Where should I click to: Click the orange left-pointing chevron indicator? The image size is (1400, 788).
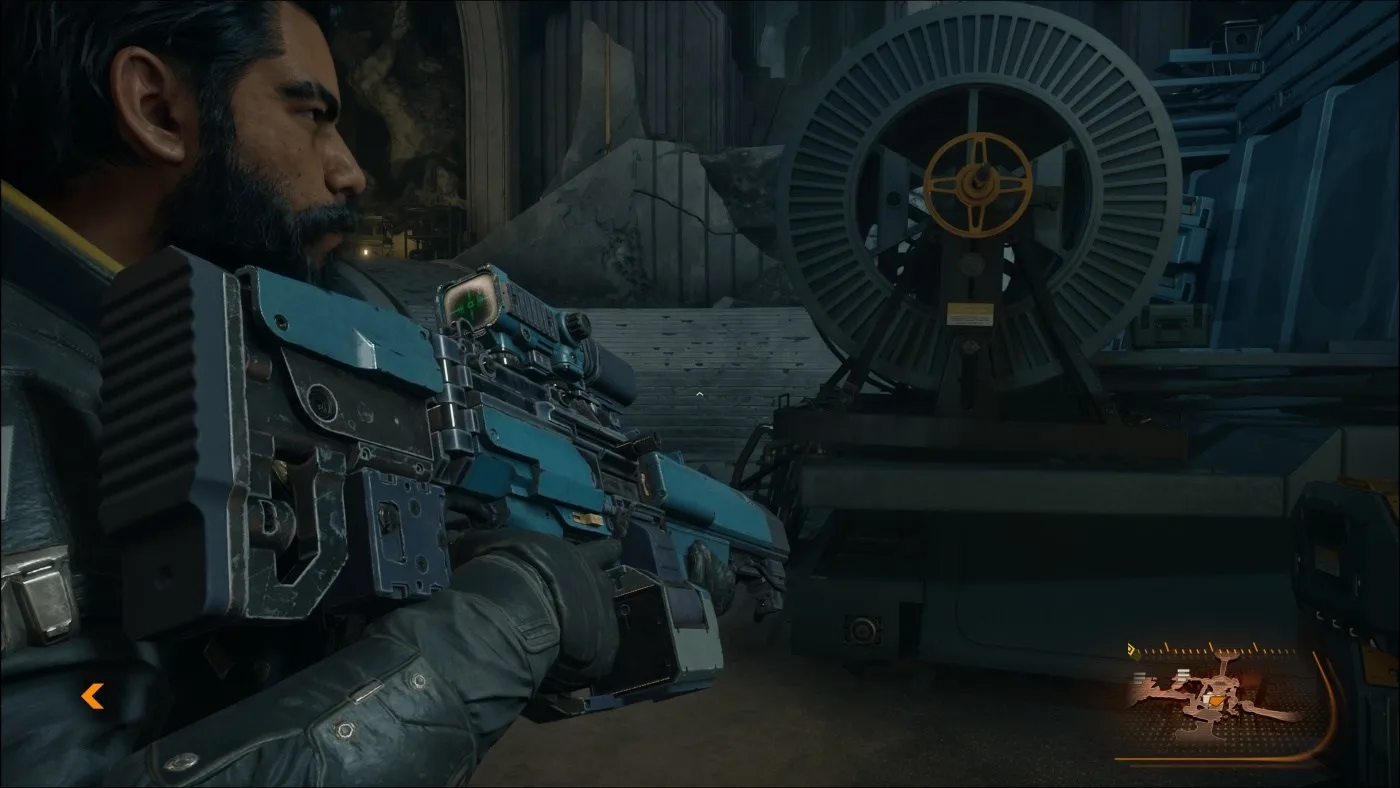coord(92,695)
